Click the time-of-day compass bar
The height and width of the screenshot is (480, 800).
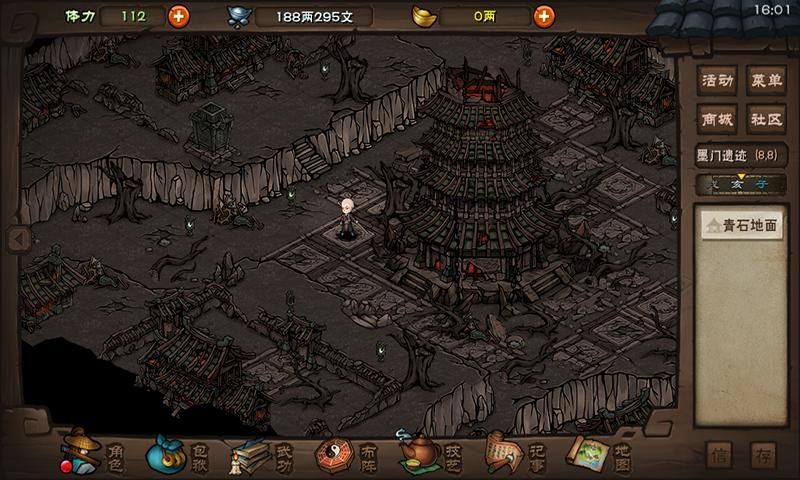click(x=741, y=183)
